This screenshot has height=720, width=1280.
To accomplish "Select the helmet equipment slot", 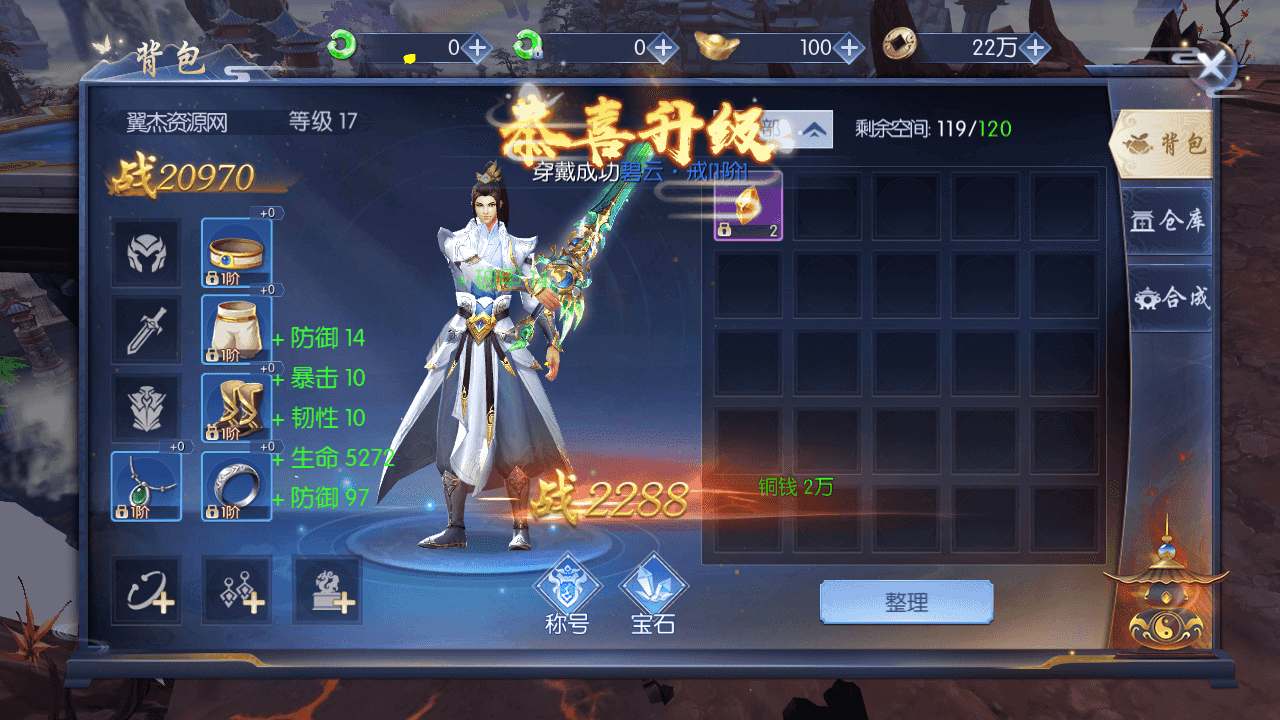I will pos(146,253).
